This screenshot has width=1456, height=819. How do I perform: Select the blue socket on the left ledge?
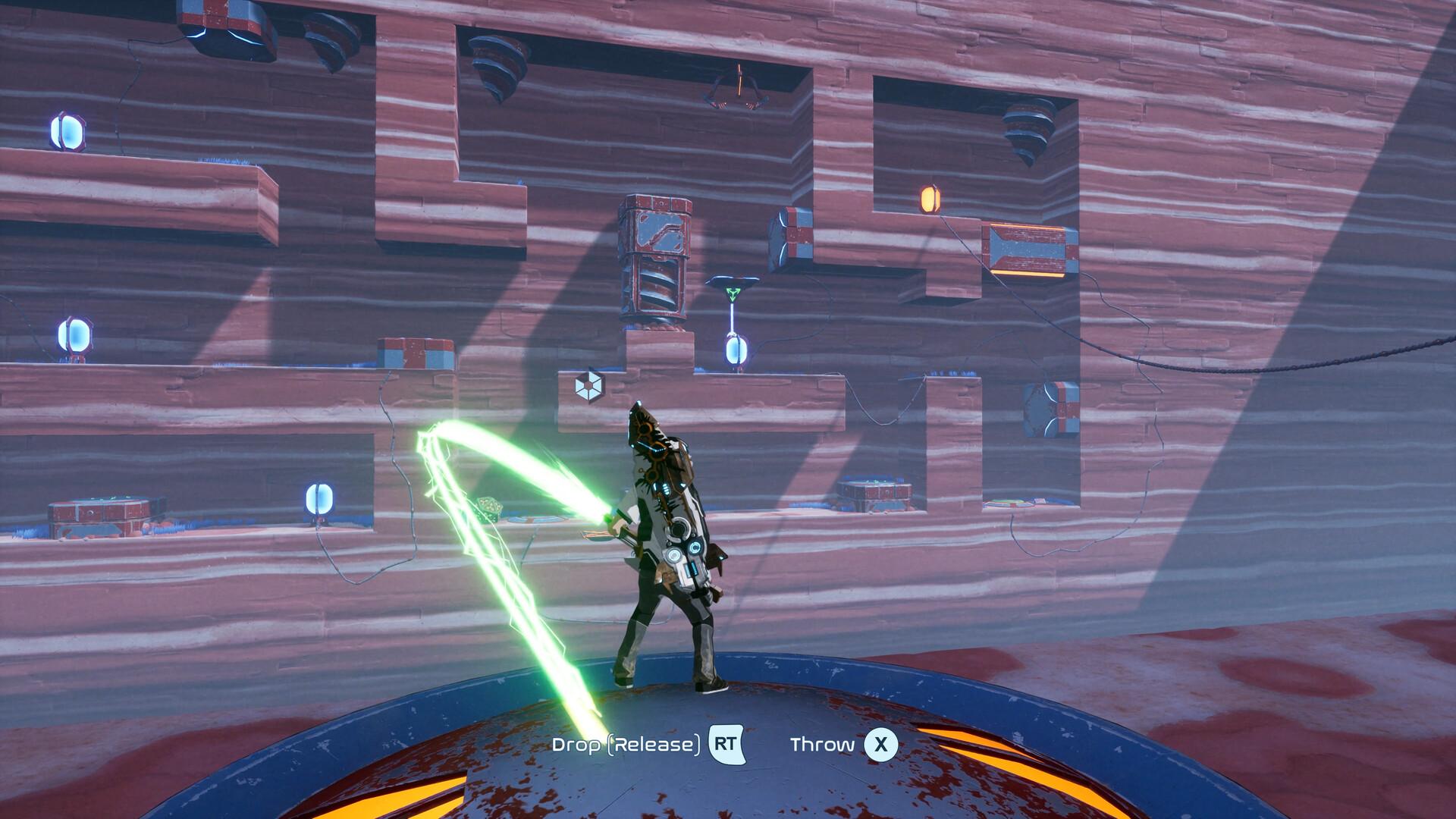(72, 336)
